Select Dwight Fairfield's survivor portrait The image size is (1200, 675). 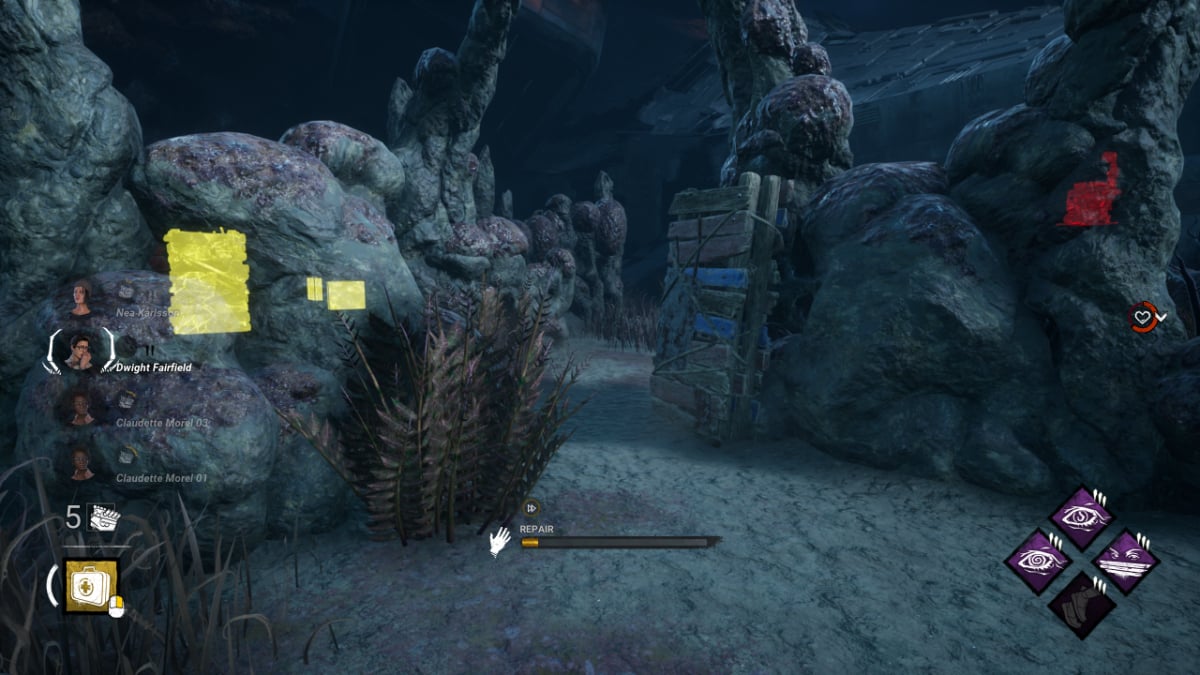click(79, 350)
